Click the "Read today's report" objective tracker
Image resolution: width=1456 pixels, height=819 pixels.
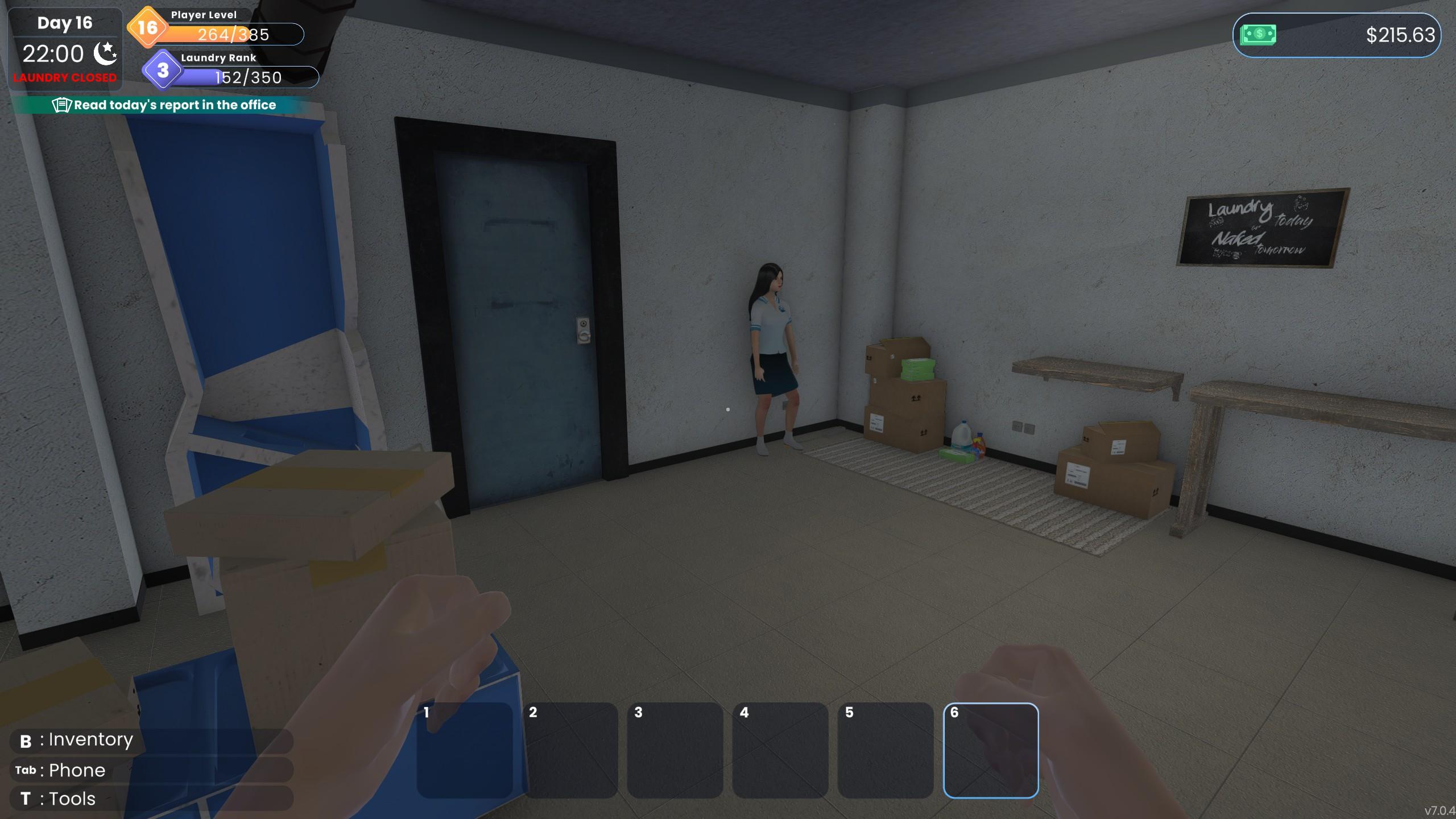click(x=164, y=105)
